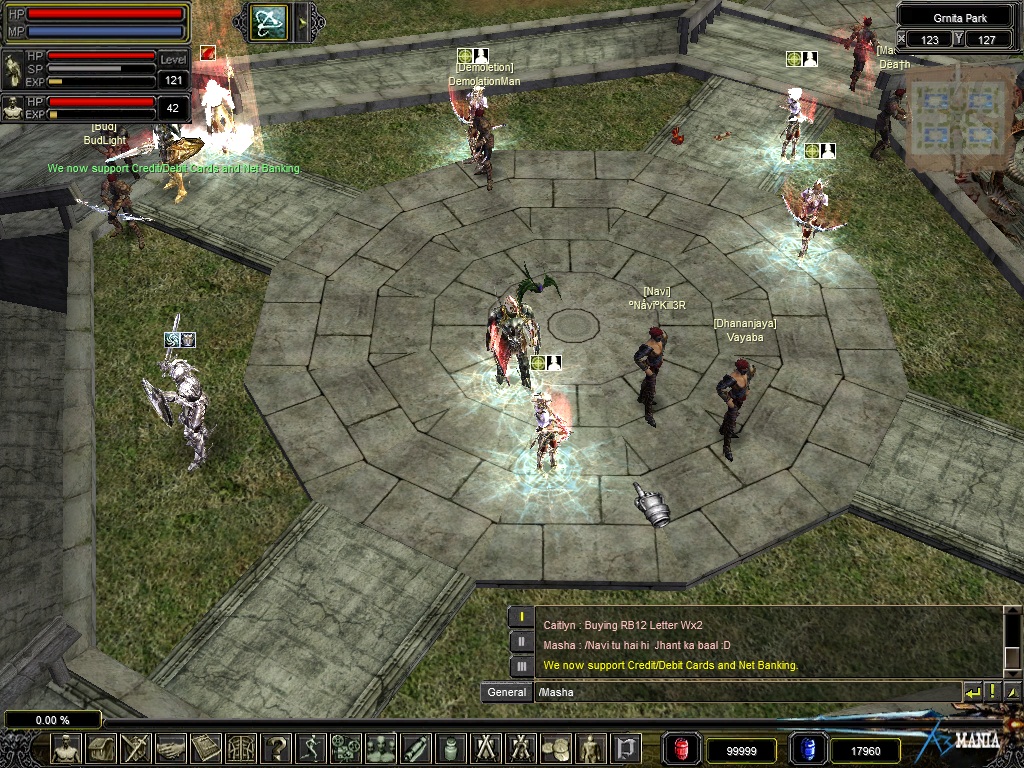Open the help question mark icon
The image size is (1024, 768).
tap(276, 748)
